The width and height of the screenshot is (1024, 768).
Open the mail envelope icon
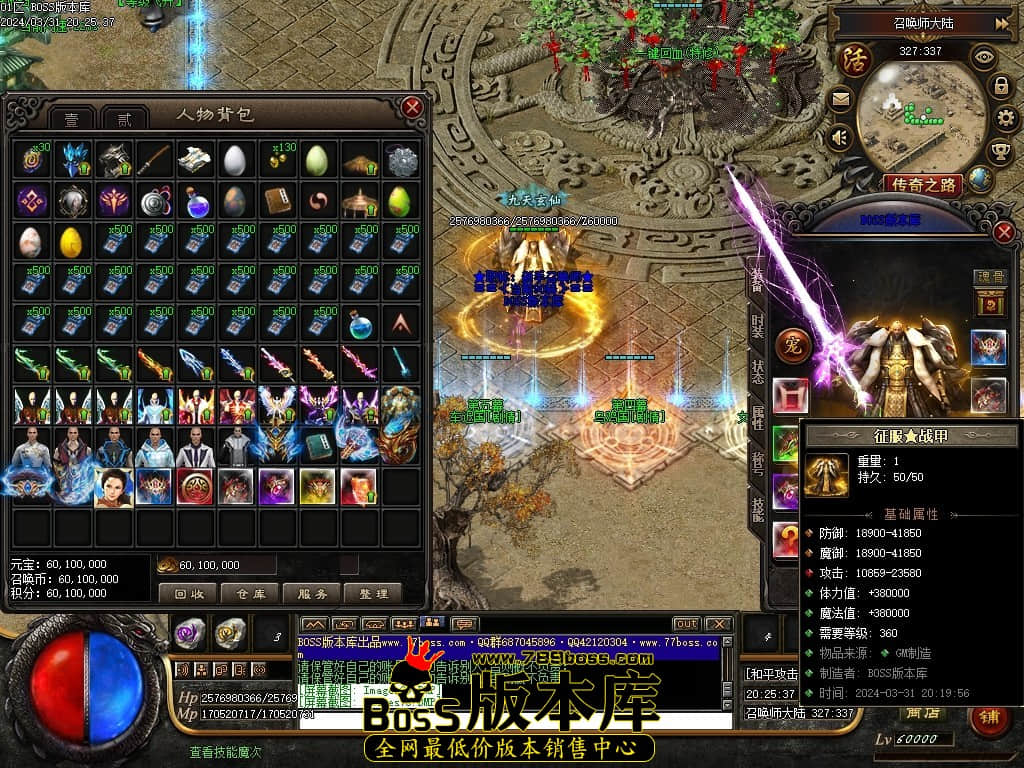click(840, 99)
